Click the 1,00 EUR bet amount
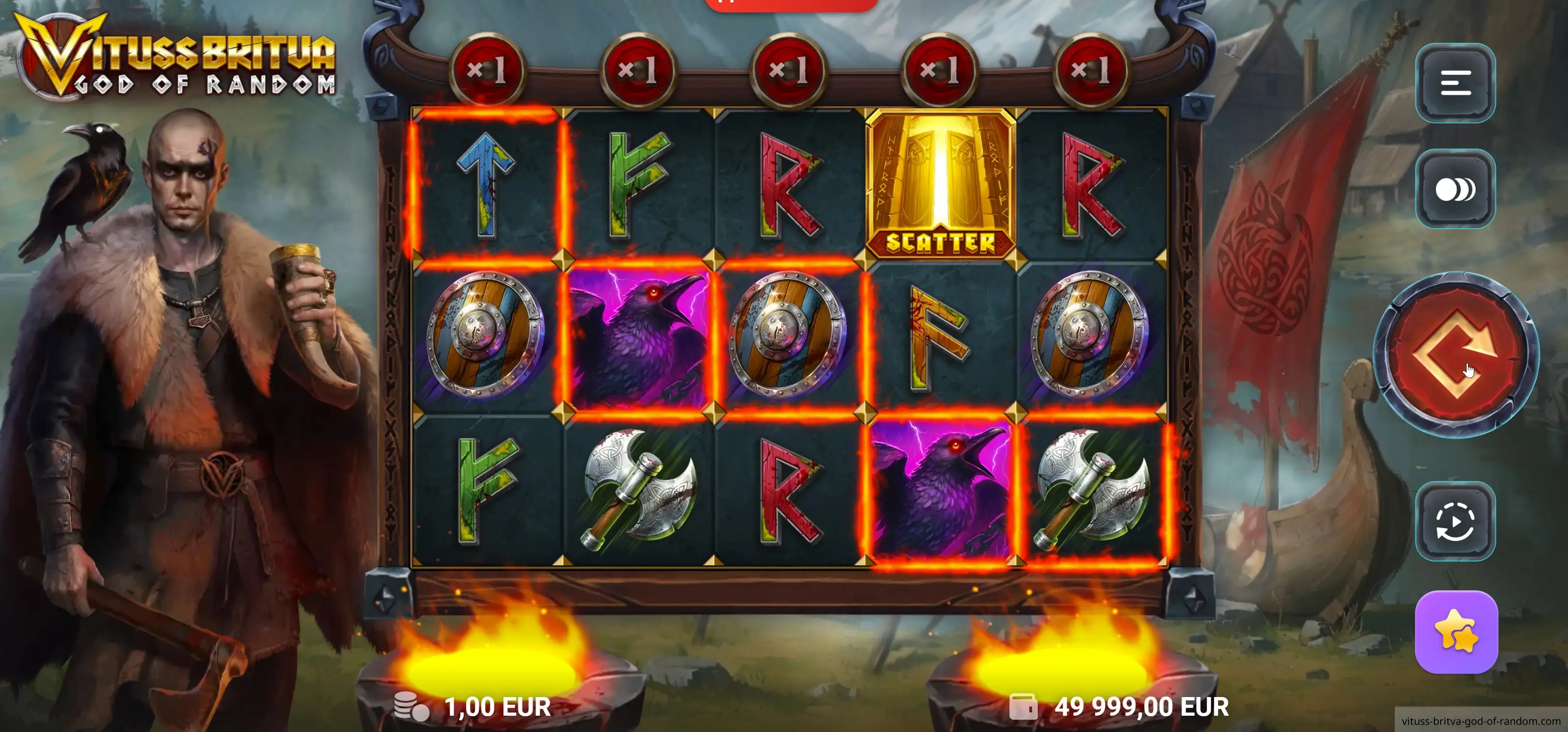The width and height of the screenshot is (1568, 732). (x=497, y=707)
